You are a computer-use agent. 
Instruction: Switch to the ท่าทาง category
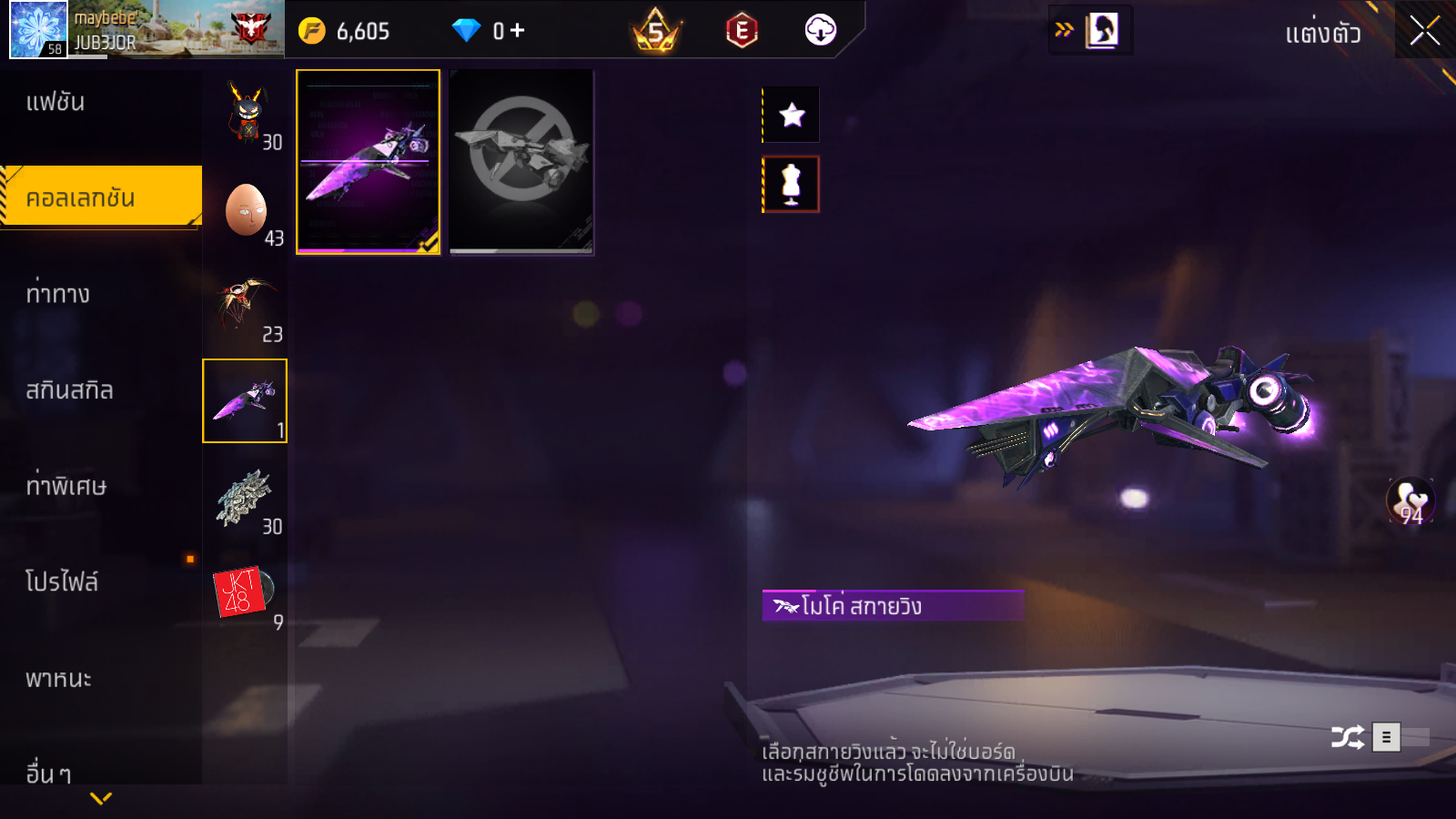pyautogui.click(x=58, y=294)
